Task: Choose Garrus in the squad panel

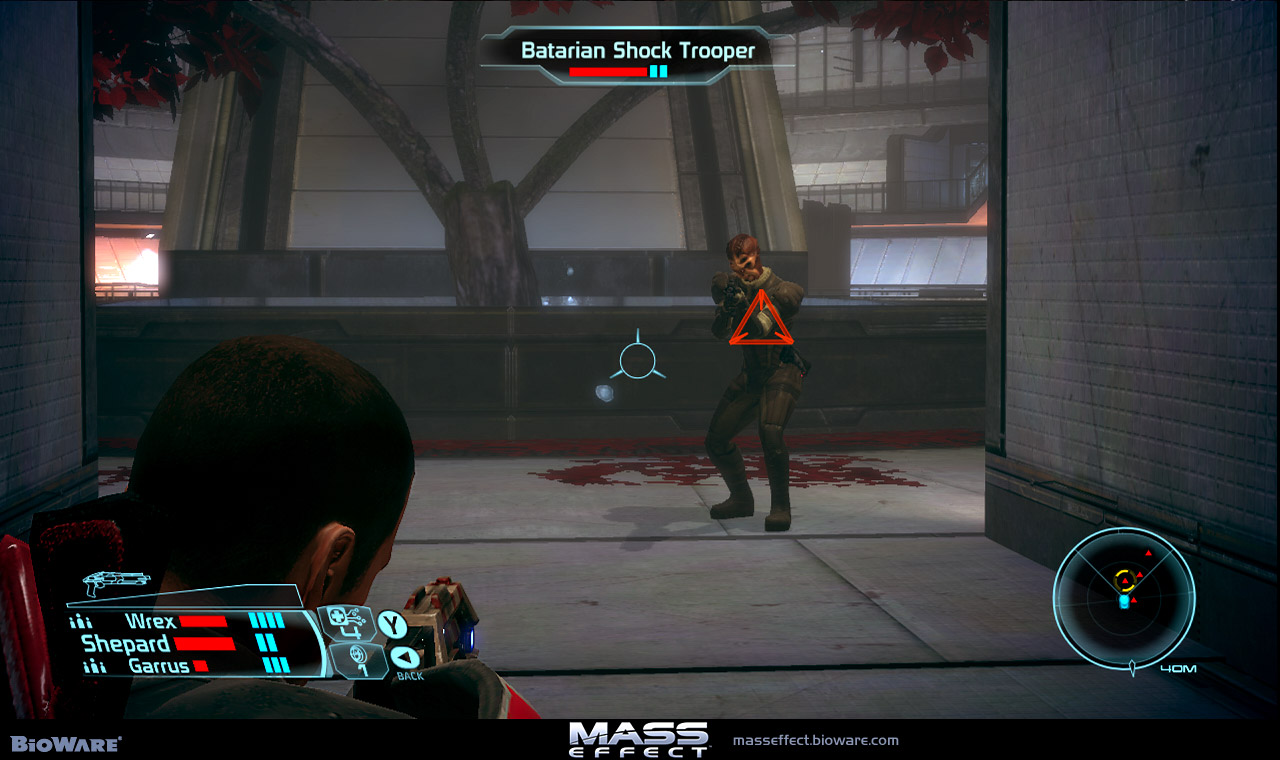Action: click(x=158, y=666)
